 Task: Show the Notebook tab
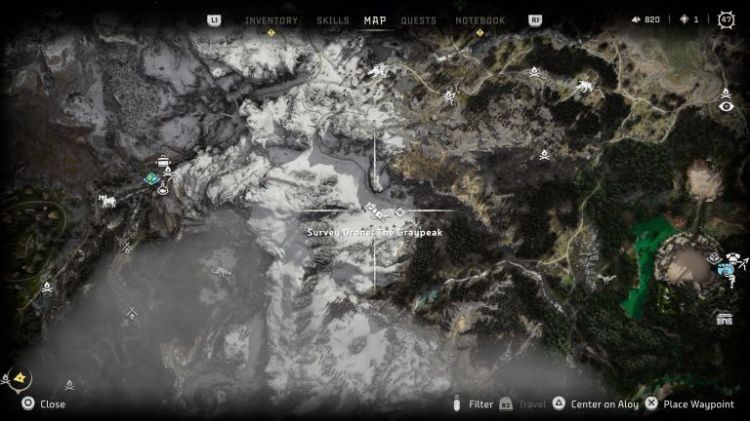click(480, 20)
